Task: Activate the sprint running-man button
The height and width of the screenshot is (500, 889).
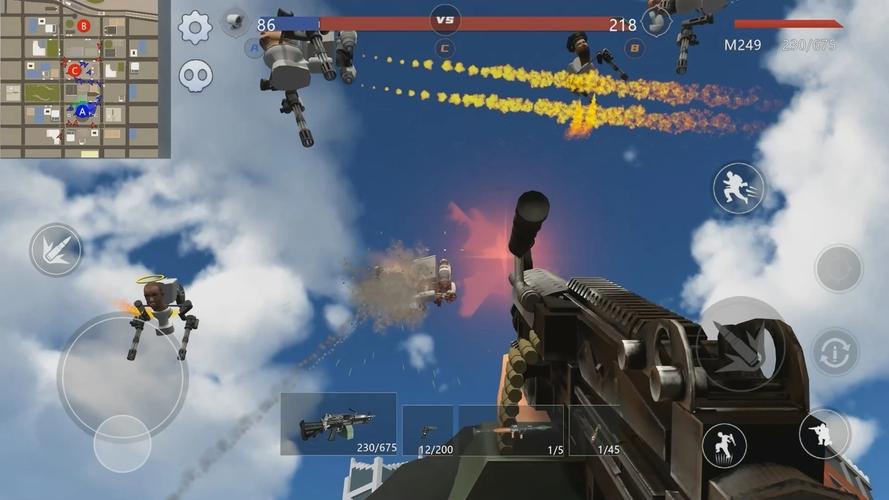Action: tap(738, 188)
